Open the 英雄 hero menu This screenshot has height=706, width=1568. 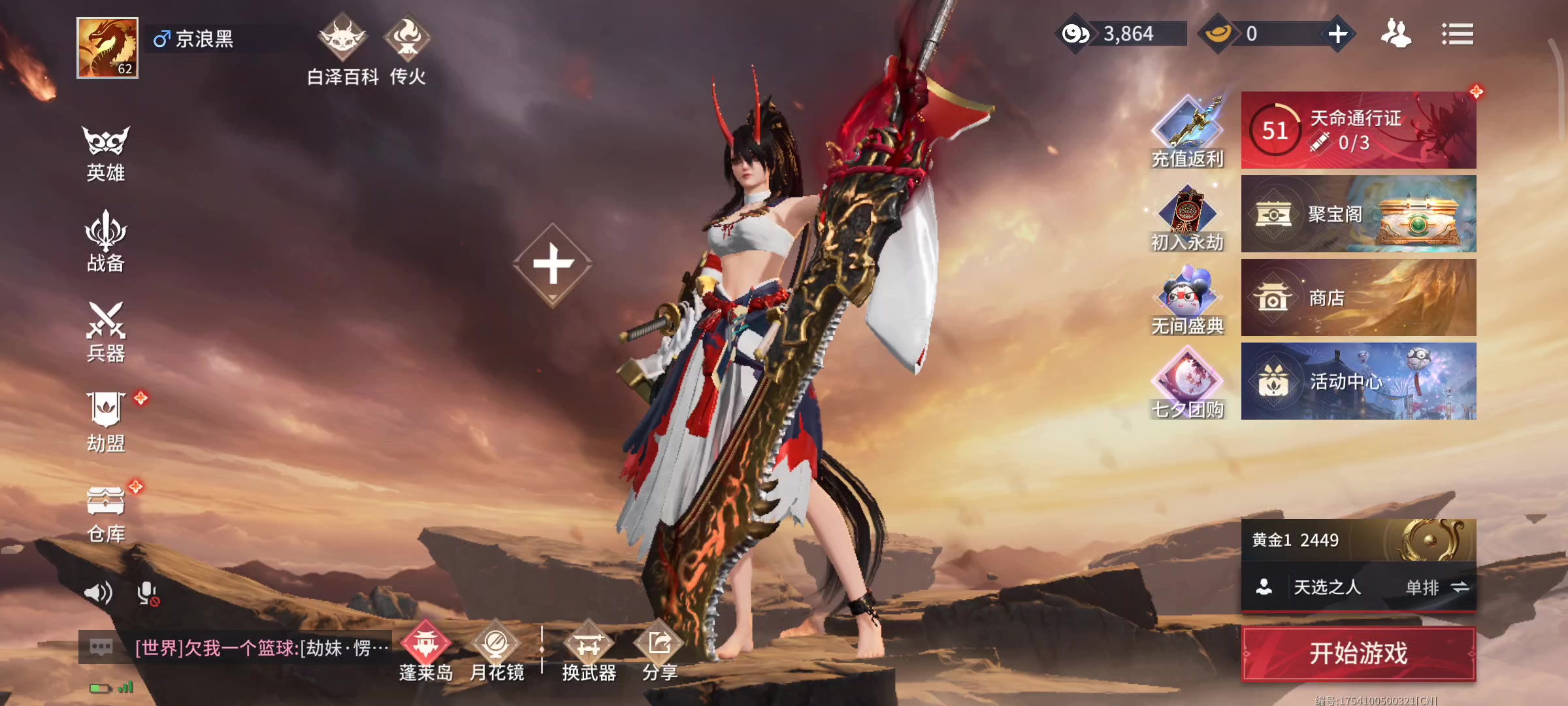pos(106,153)
